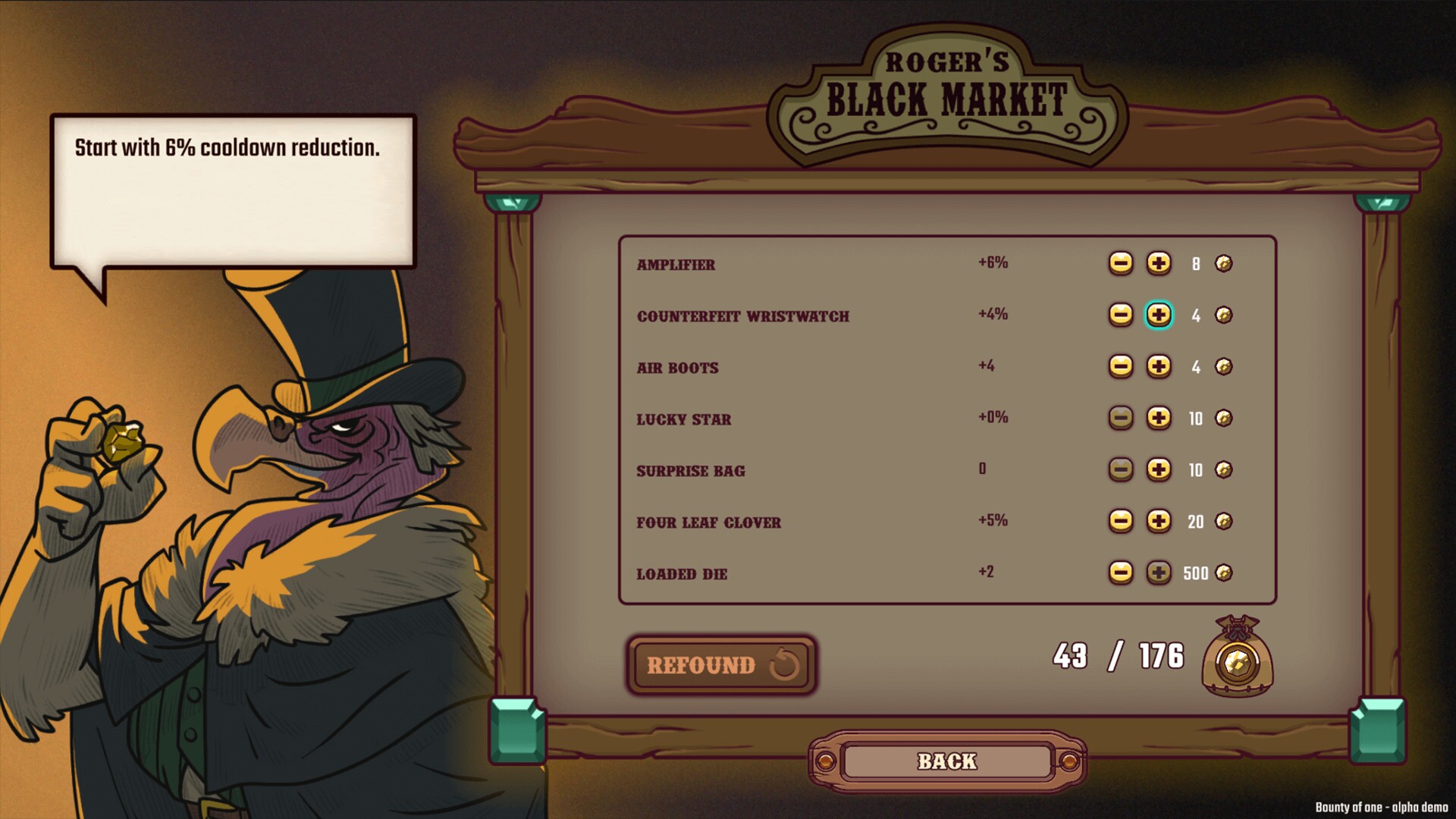Click the plus button for Four Leaf Clover

[x=1159, y=522]
